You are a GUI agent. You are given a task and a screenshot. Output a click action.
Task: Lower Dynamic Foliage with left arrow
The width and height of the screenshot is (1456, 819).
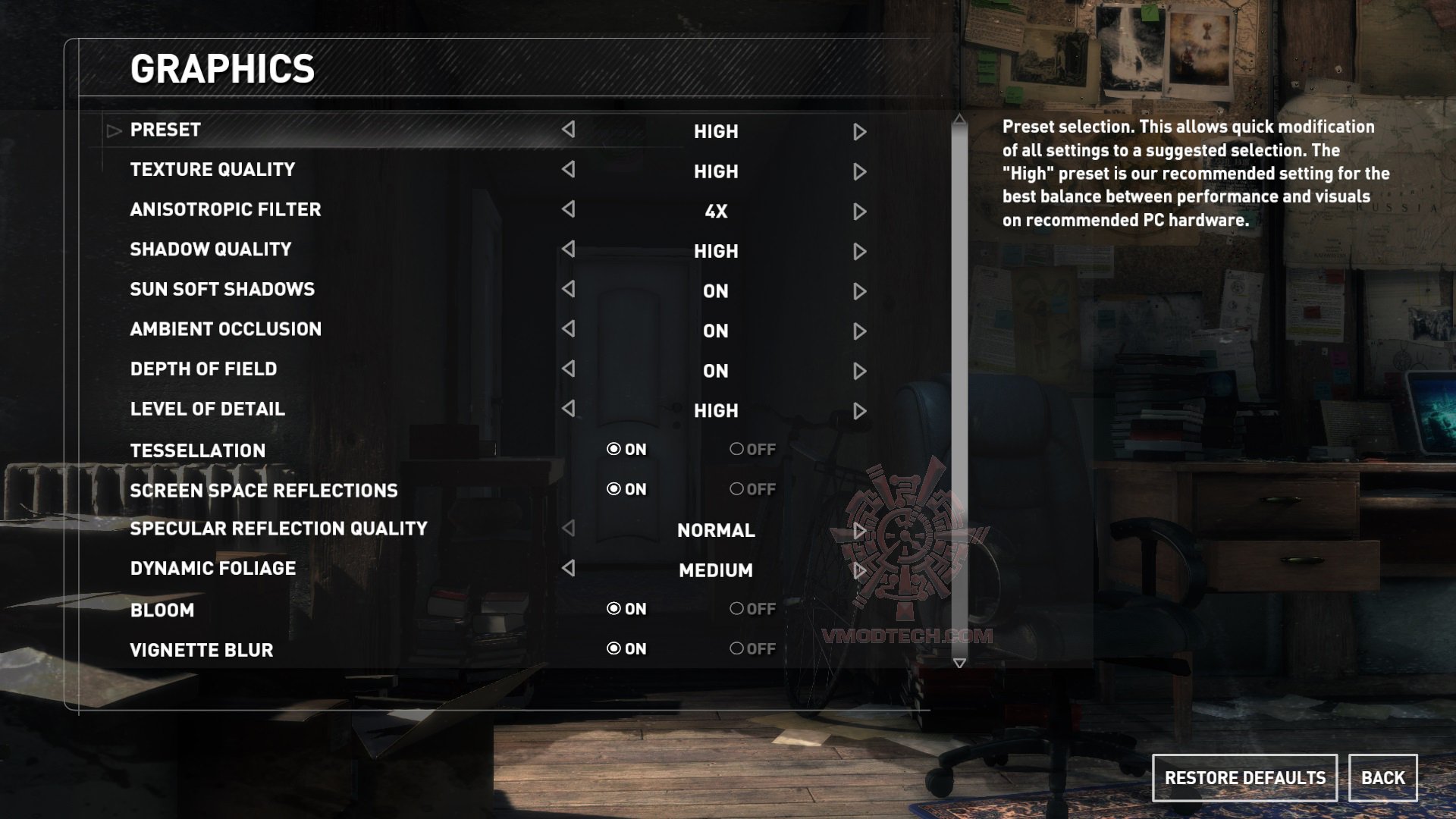pyautogui.click(x=568, y=568)
